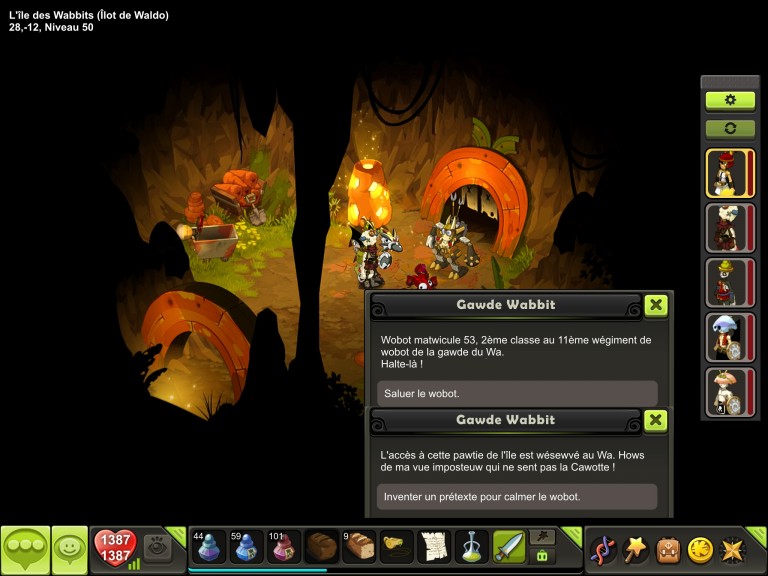Choose 'Saluer le wobot.' dialogue reply

pos(517,393)
